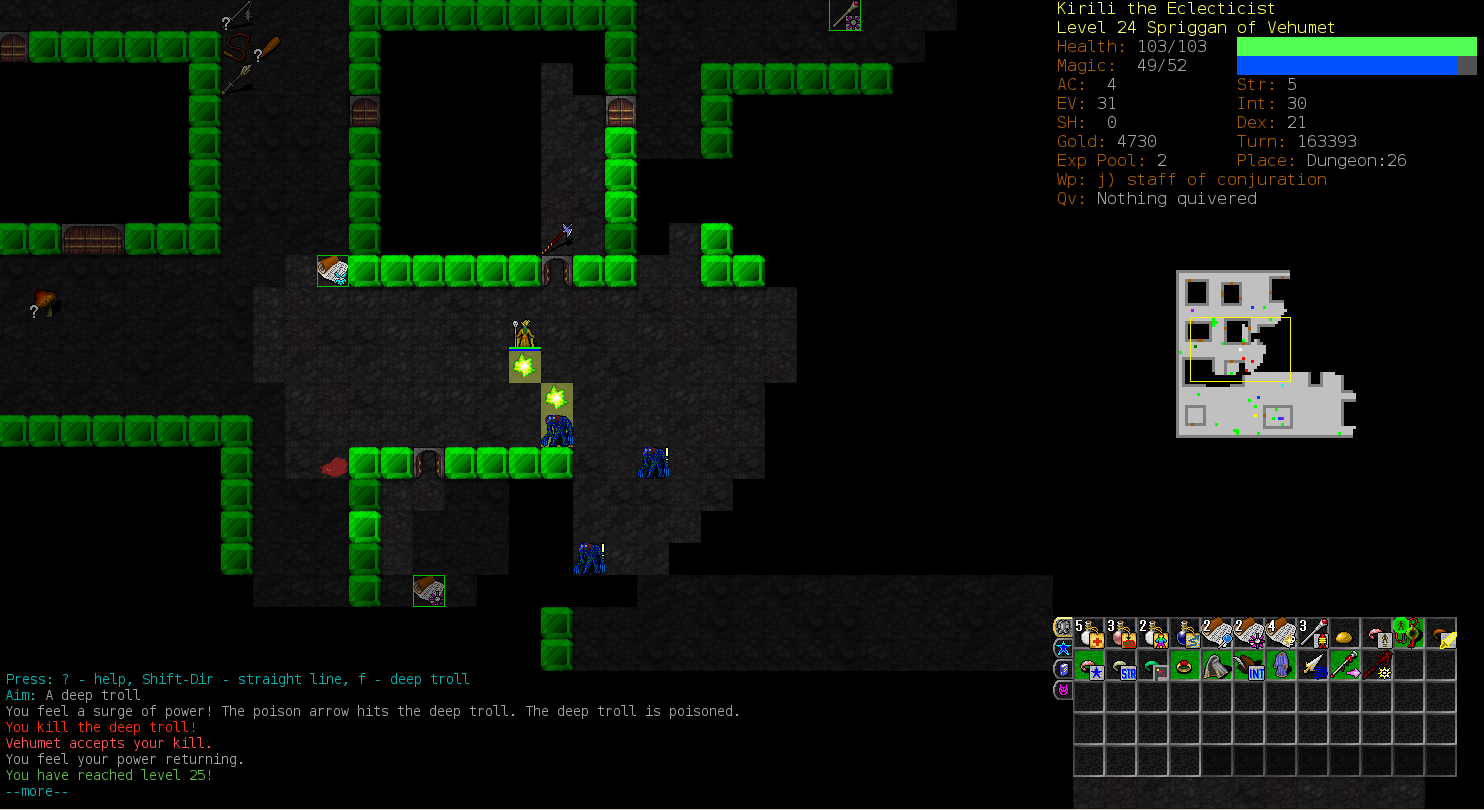
Task: Select the dagger with blue hand icon
Action: 1313,665
